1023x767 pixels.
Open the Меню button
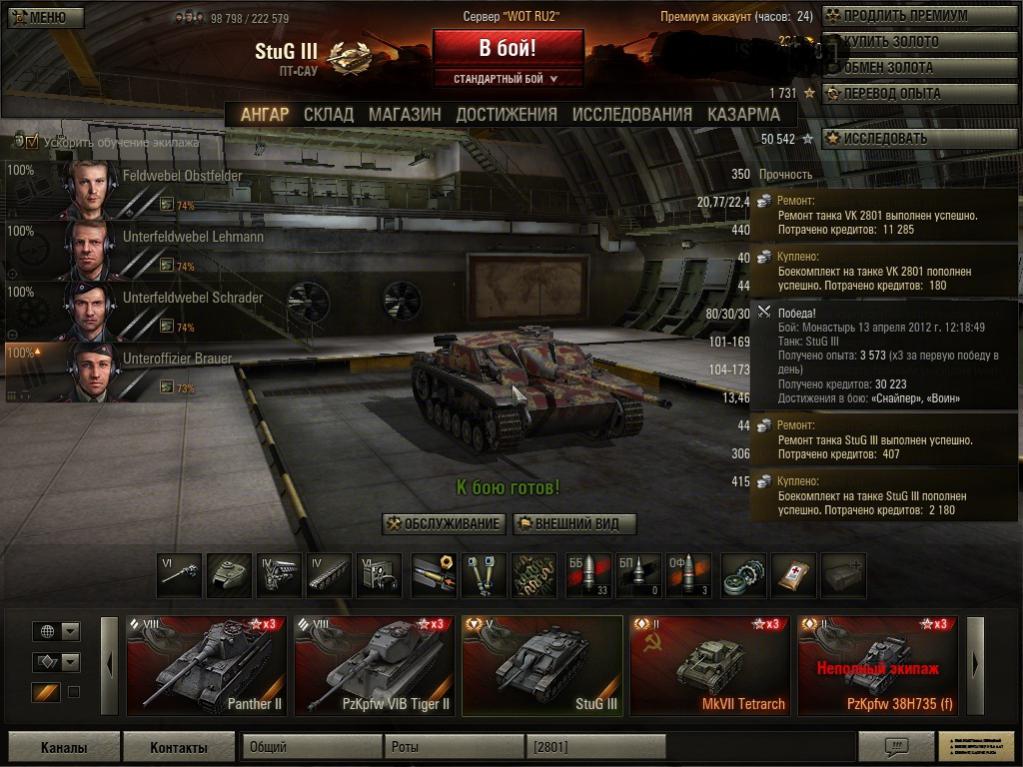coord(44,17)
